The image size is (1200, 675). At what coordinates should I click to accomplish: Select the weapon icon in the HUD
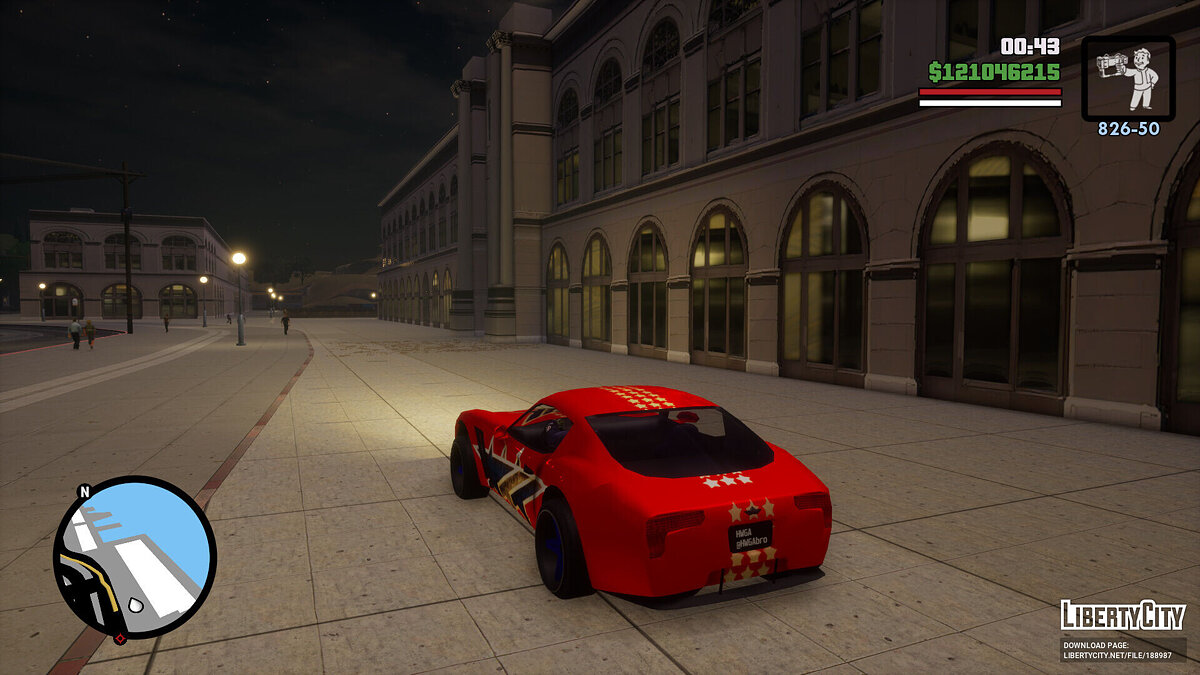(1128, 78)
